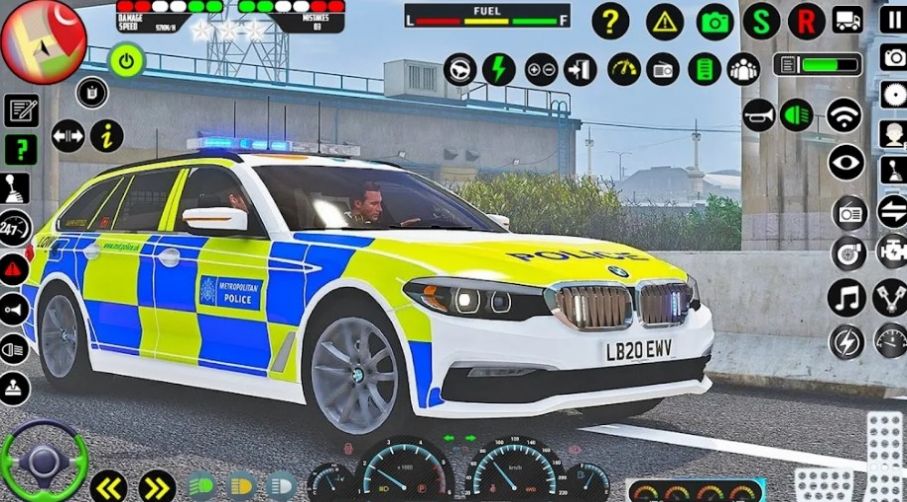Sound the horn trumpet icon
The image size is (907, 502).
[758, 114]
